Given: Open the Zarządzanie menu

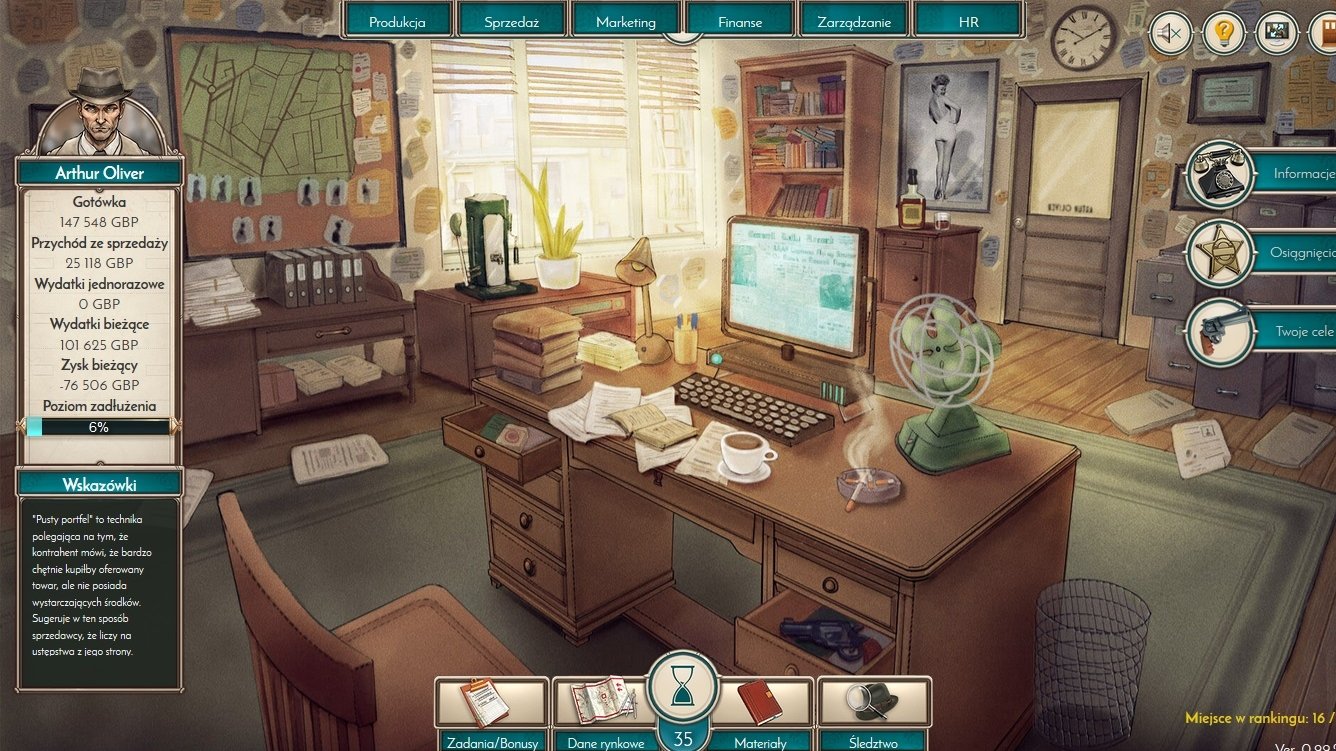Looking at the screenshot, I should tap(854, 21).
